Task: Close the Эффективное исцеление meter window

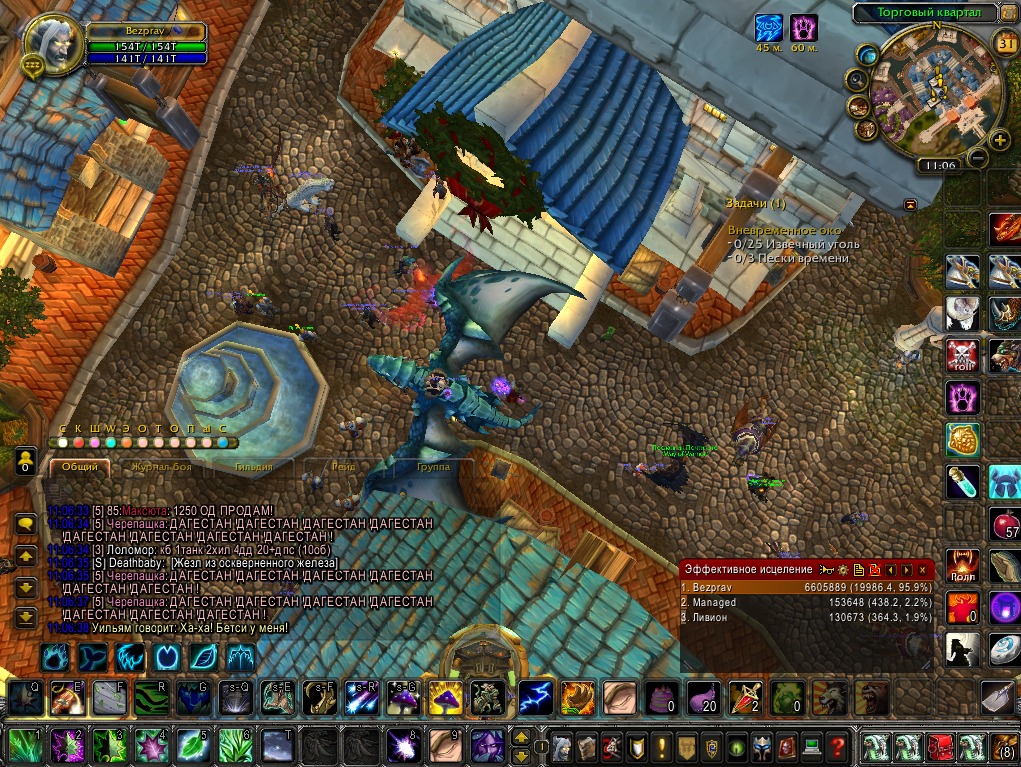Action: [923, 569]
